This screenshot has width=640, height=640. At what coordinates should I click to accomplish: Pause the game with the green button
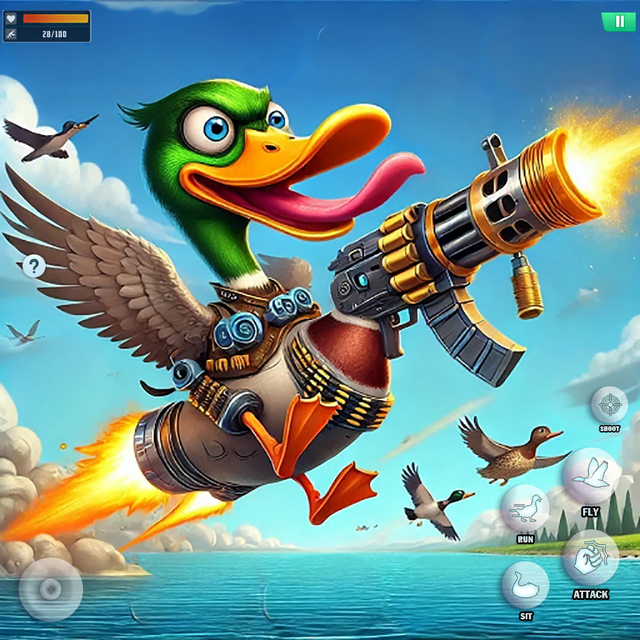pos(612,20)
